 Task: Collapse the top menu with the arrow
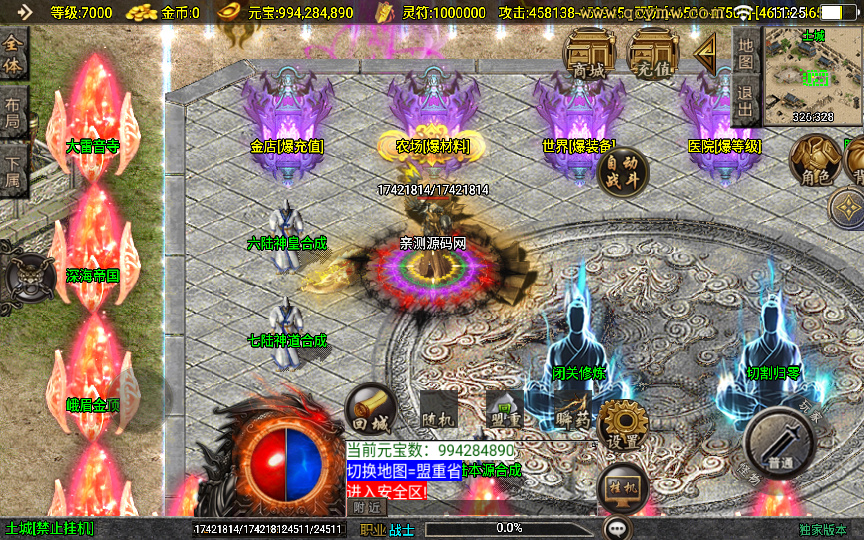tap(707, 50)
